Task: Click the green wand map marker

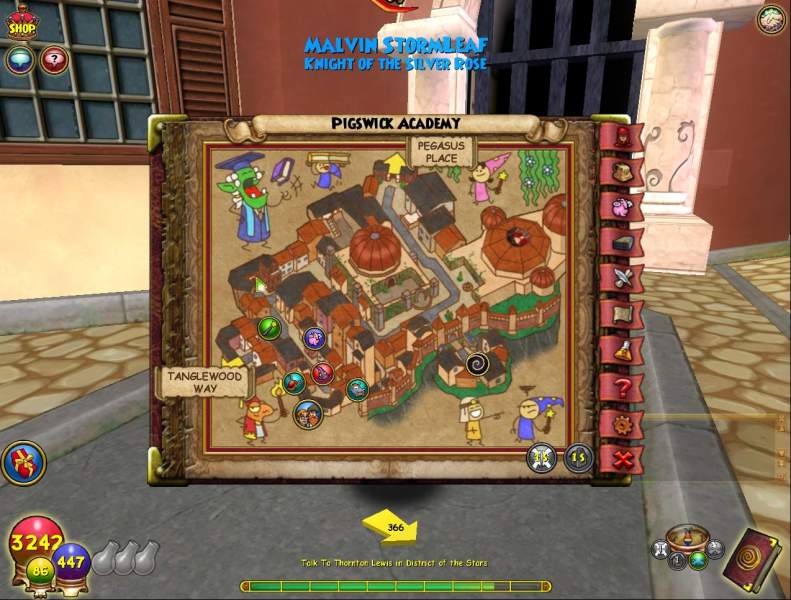Action: point(269,327)
